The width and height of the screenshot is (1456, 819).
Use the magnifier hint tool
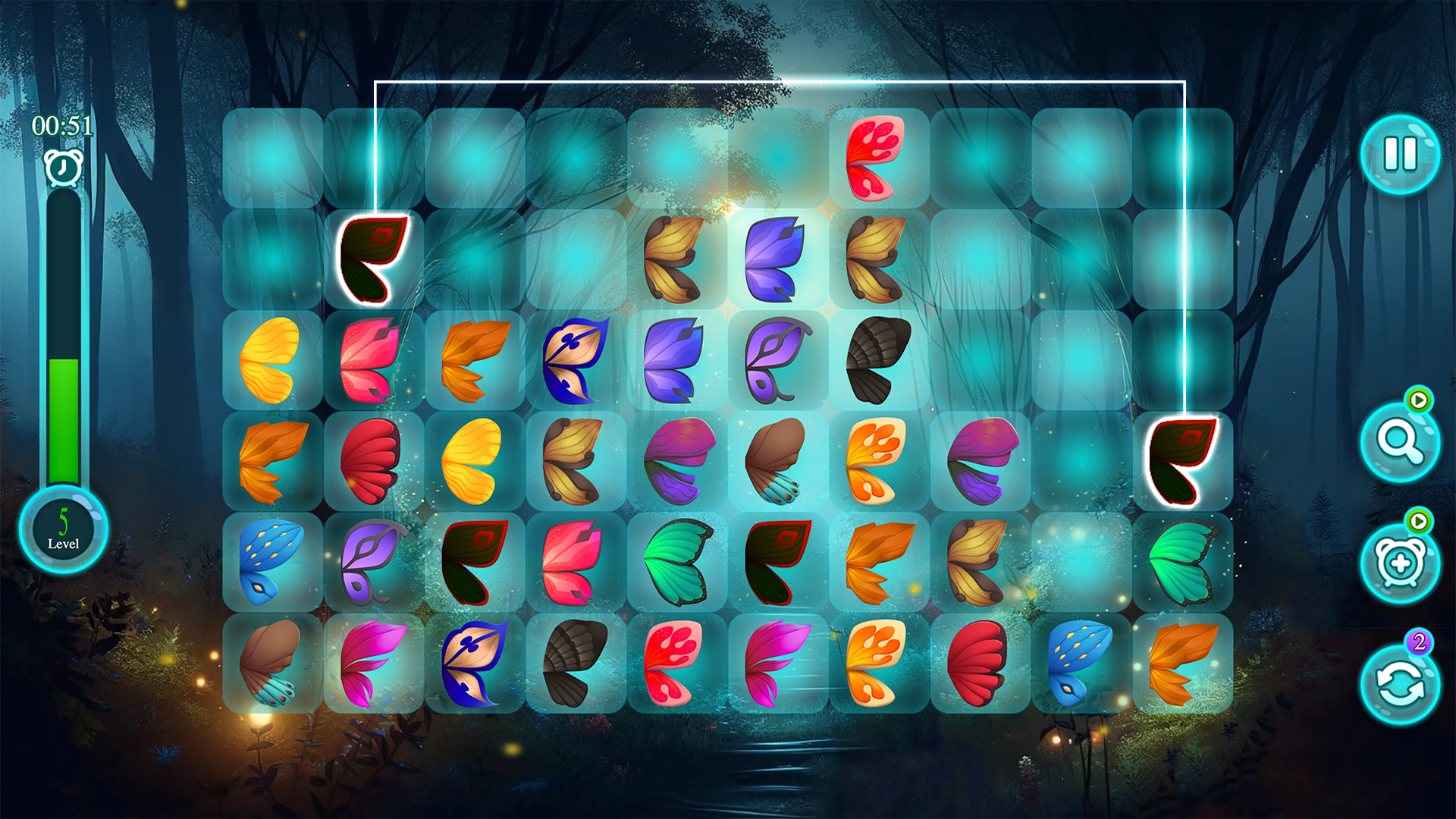(1401, 444)
